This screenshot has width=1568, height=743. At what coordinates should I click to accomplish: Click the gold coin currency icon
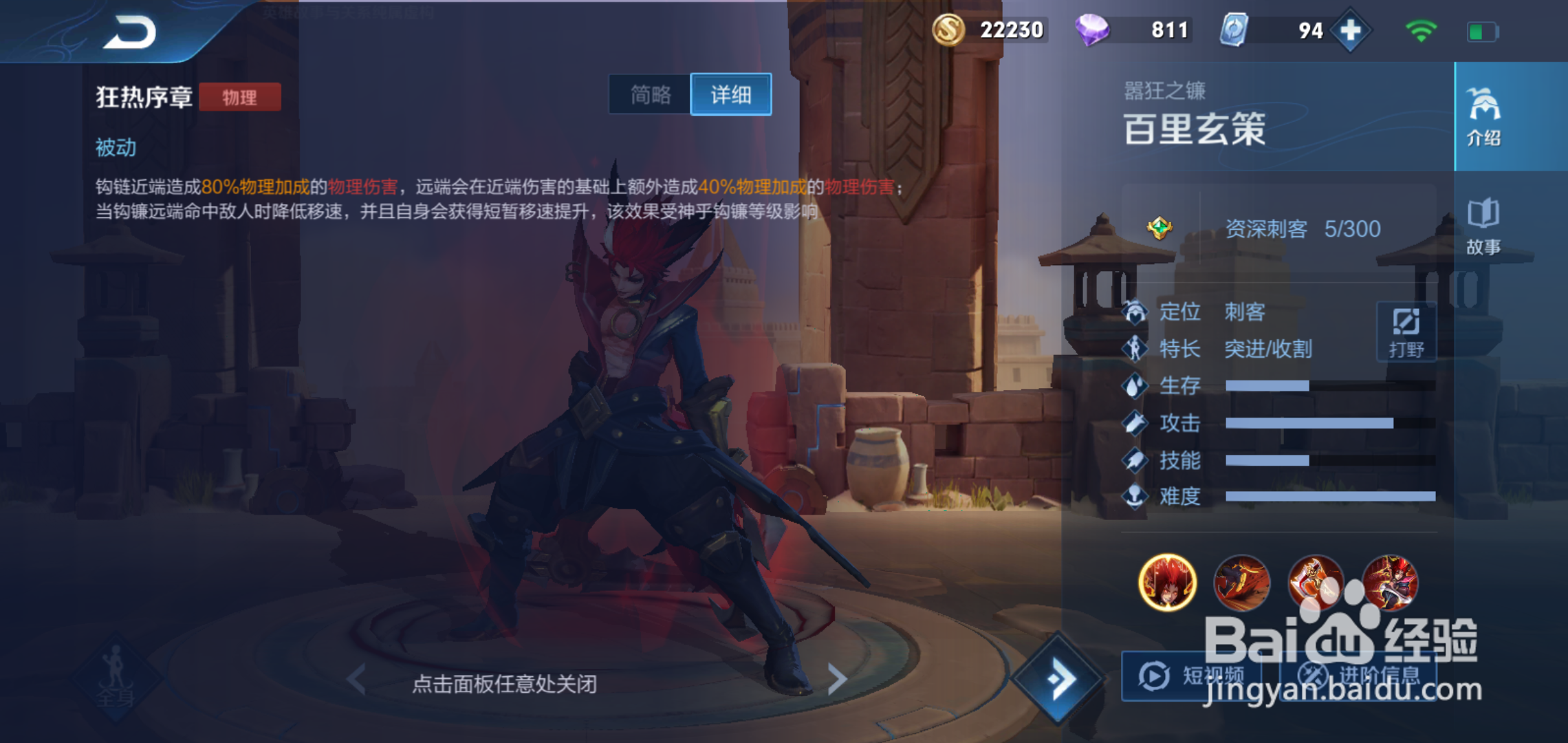pos(950,30)
